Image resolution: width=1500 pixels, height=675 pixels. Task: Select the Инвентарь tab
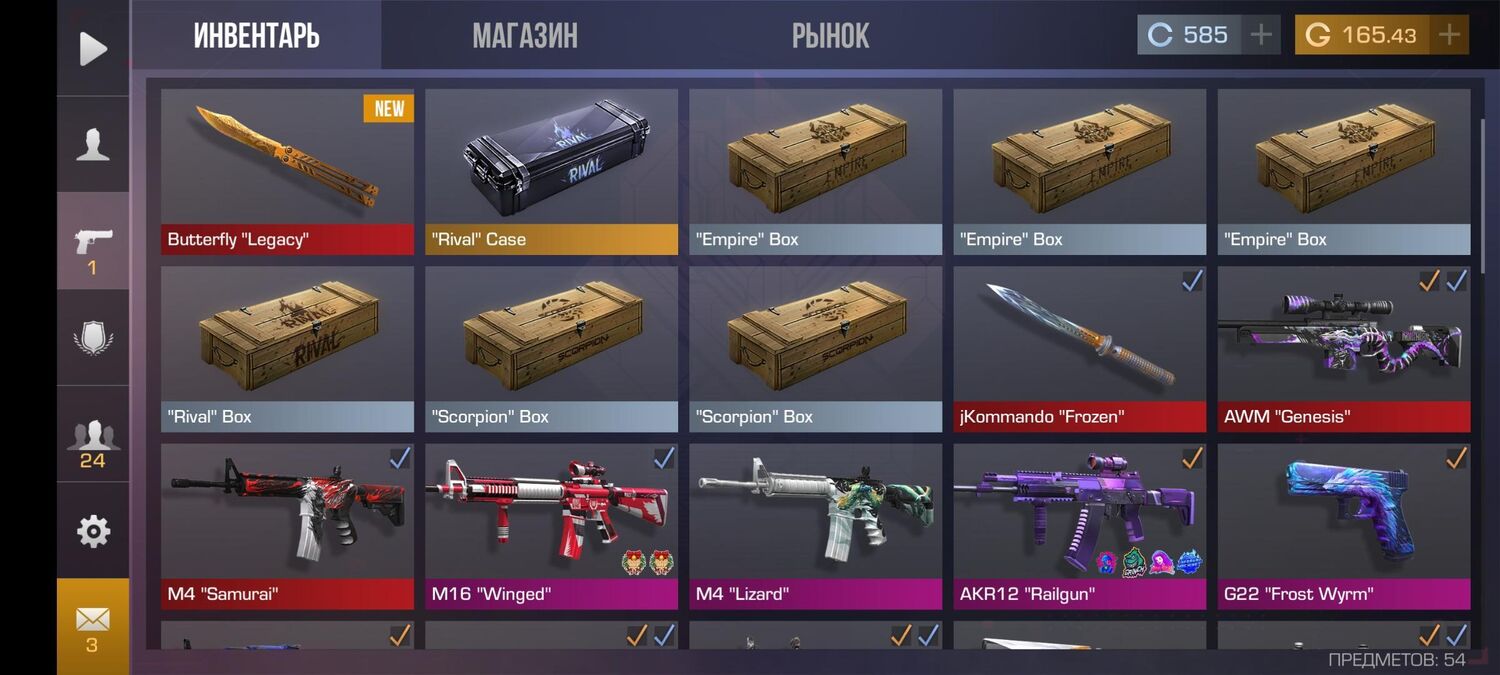pyautogui.click(x=256, y=36)
